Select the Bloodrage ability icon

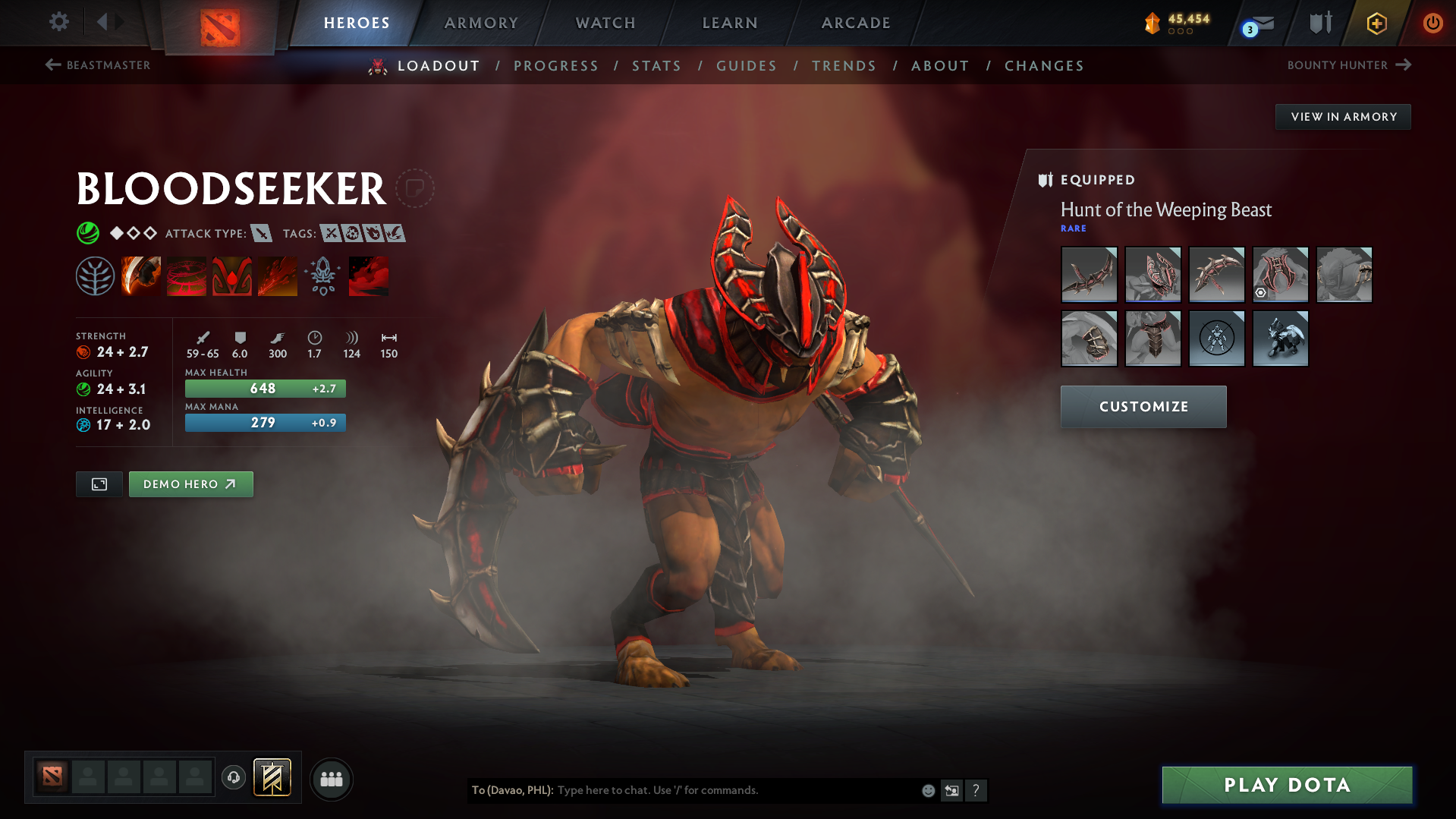tap(141, 276)
